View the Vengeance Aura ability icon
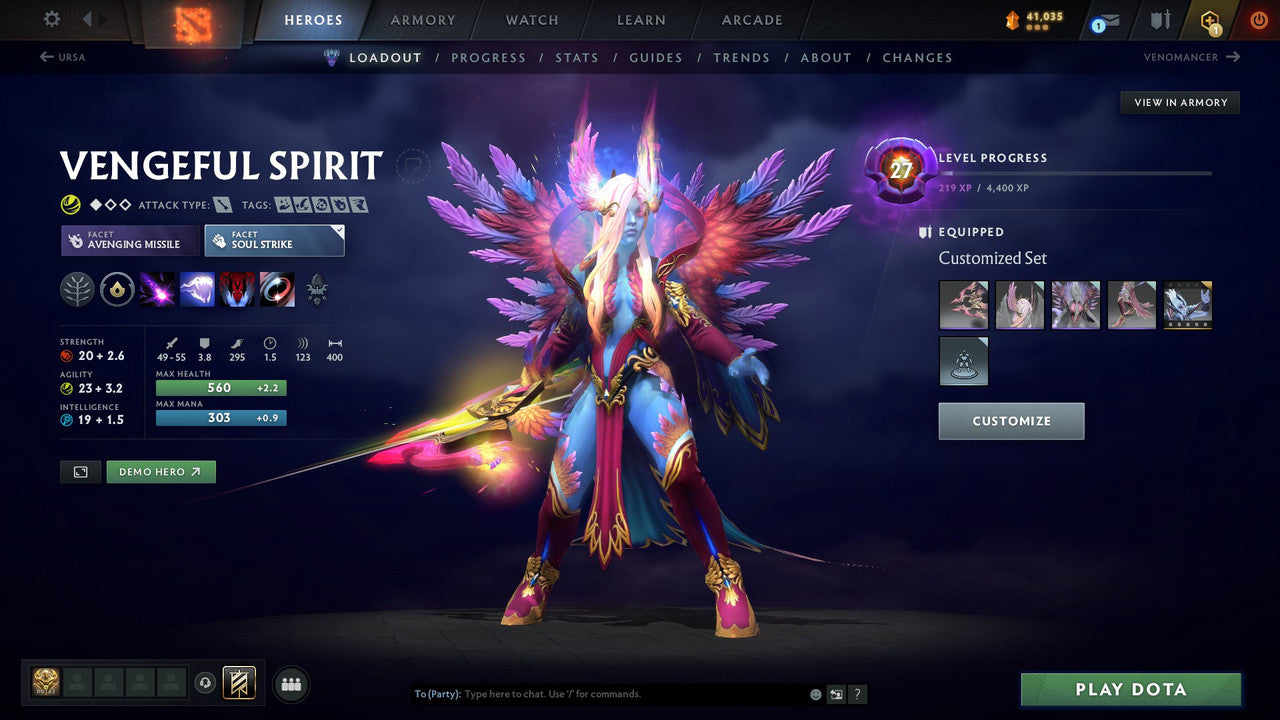Viewport: 1280px width, 720px height. coord(236,290)
